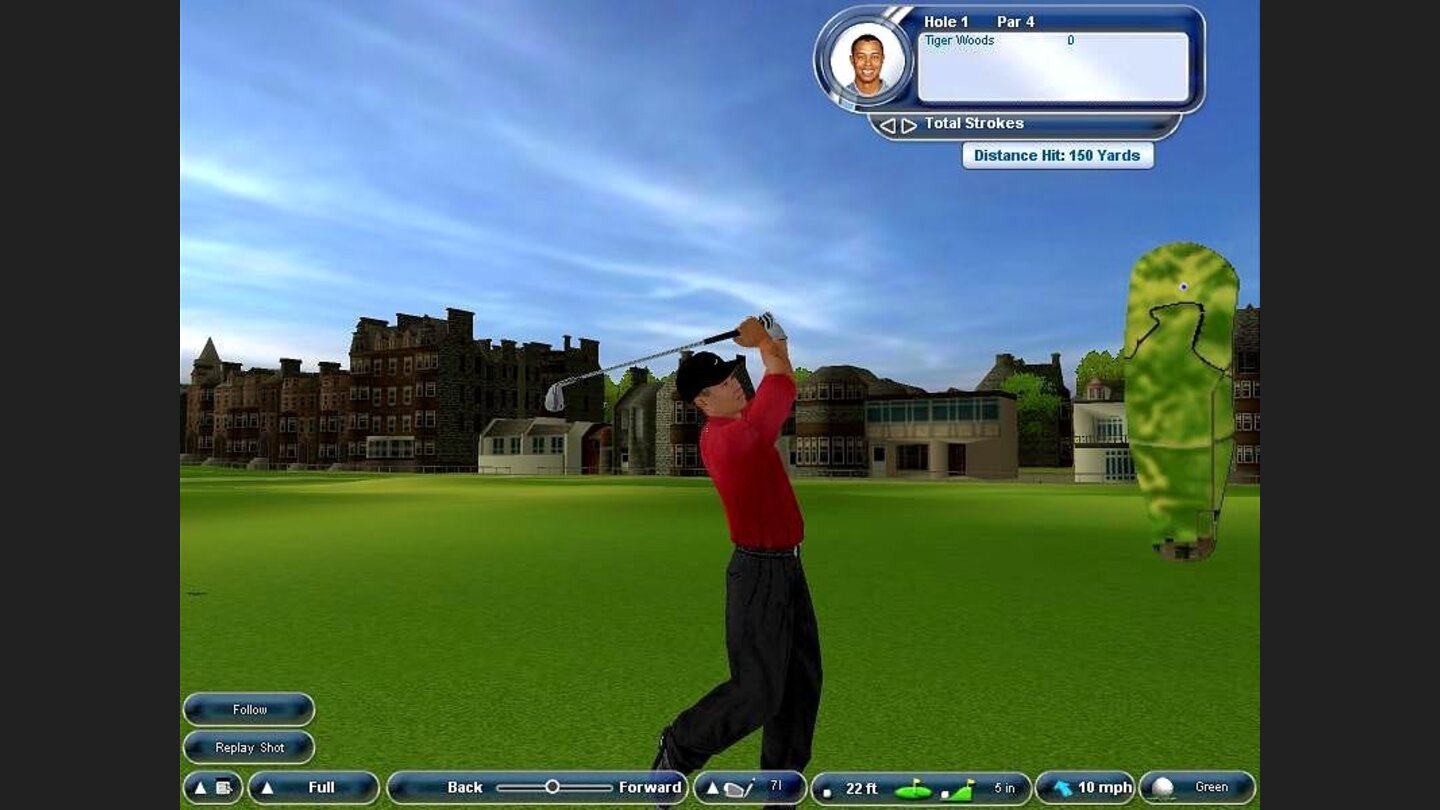Show previous scoreboard stat with left arrow

887,125
